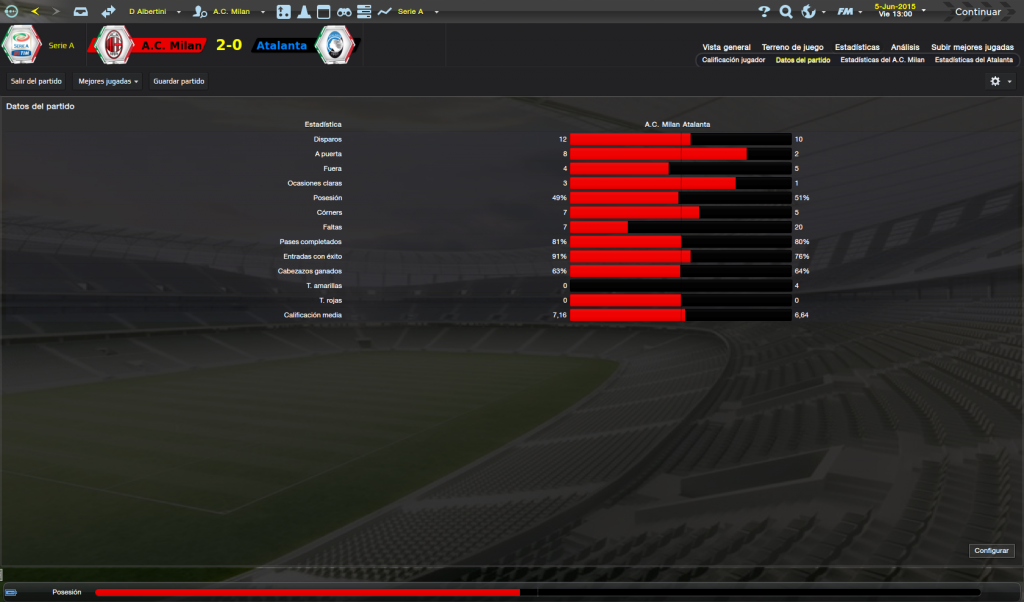Viewport: 1024px width, 602px height.
Task: Open the inbox tray icon
Action: click(x=81, y=12)
